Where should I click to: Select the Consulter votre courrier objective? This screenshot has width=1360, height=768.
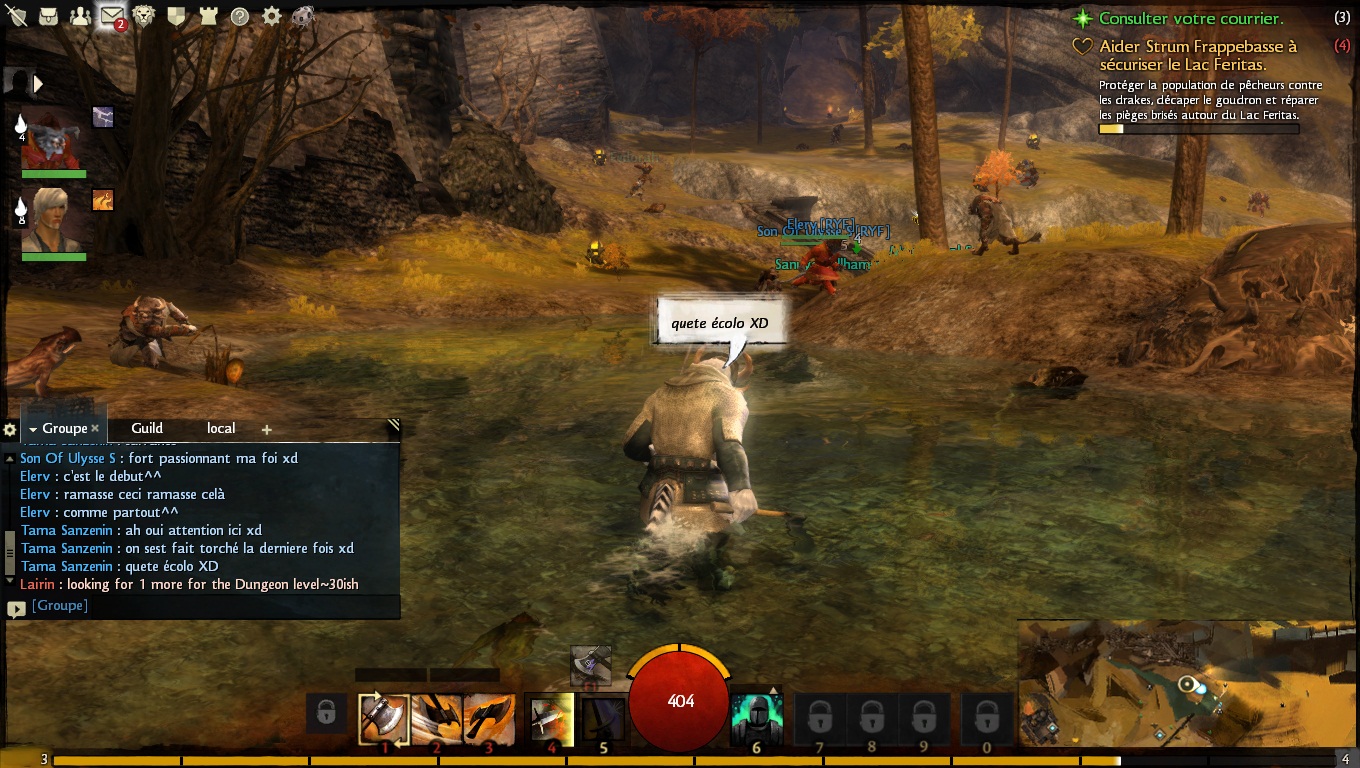pos(1190,18)
